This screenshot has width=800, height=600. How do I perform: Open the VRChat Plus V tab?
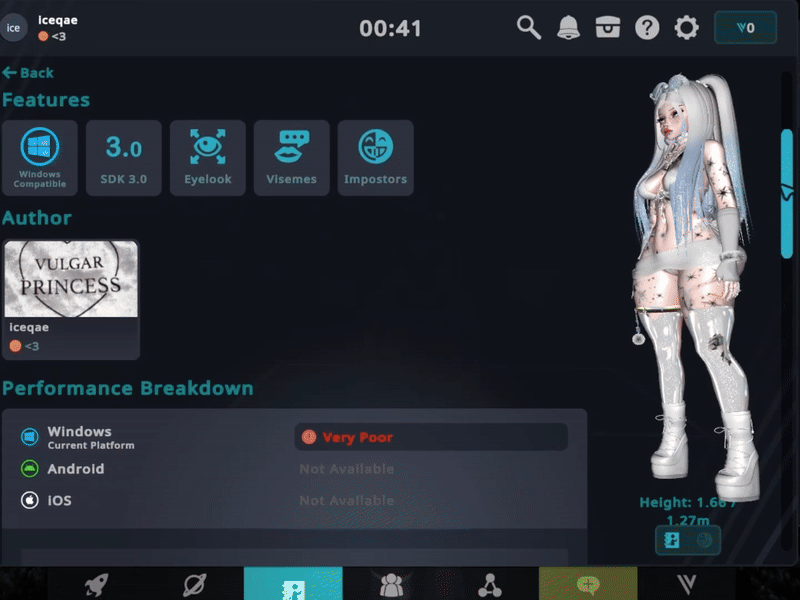pyautogui.click(x=686, y=585)
